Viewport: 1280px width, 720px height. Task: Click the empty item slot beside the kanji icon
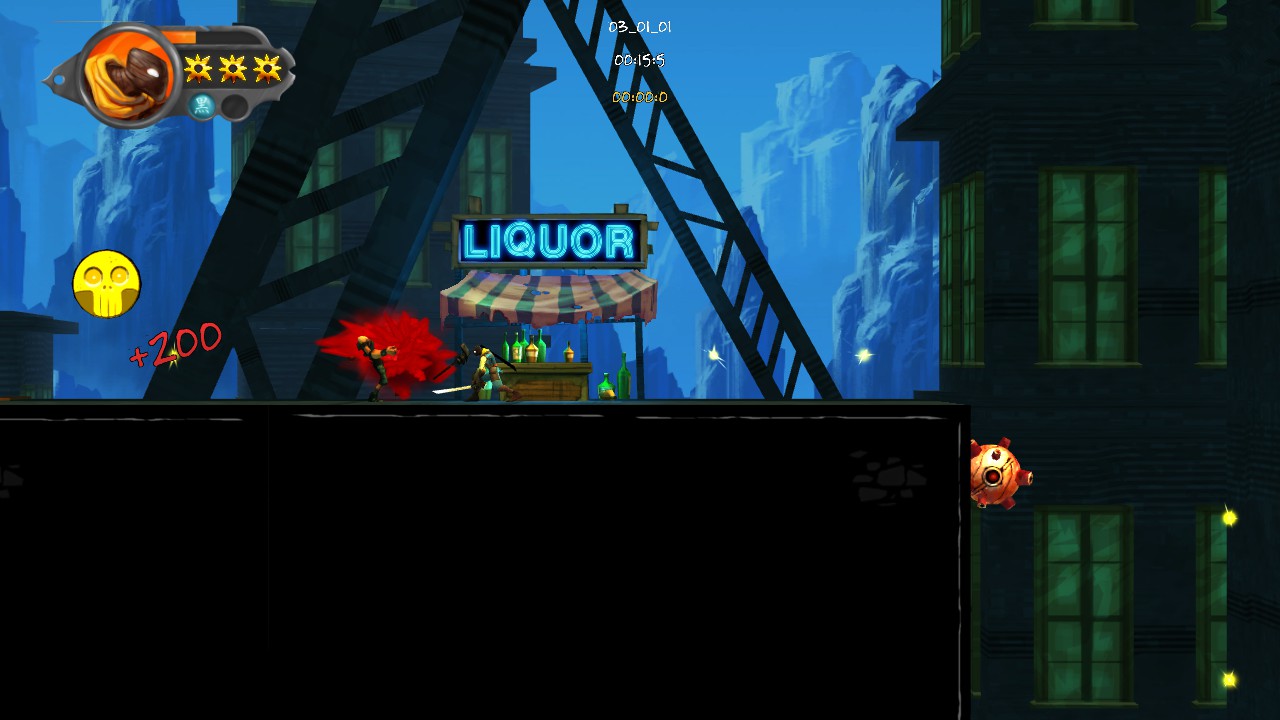coord(234,105)
